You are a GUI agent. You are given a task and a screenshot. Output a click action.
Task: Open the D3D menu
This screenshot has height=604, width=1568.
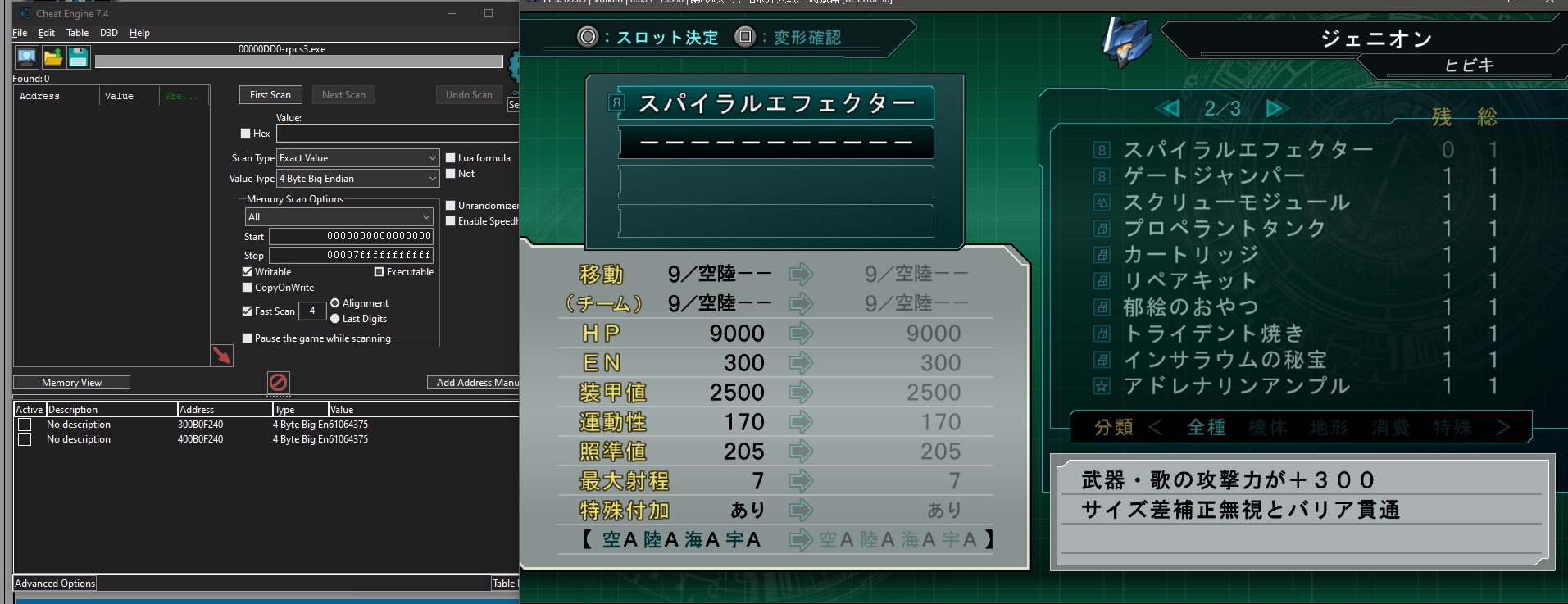(x=107, y=33)
